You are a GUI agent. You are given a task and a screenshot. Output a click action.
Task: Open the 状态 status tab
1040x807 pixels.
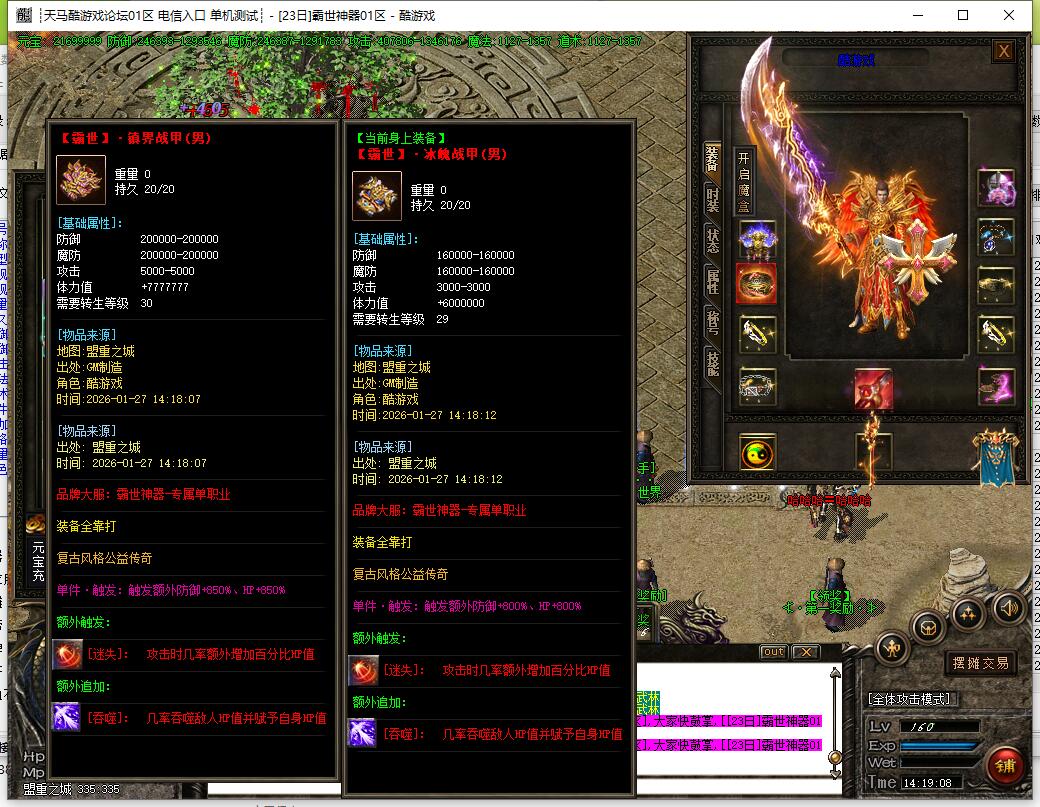(713, 240)
